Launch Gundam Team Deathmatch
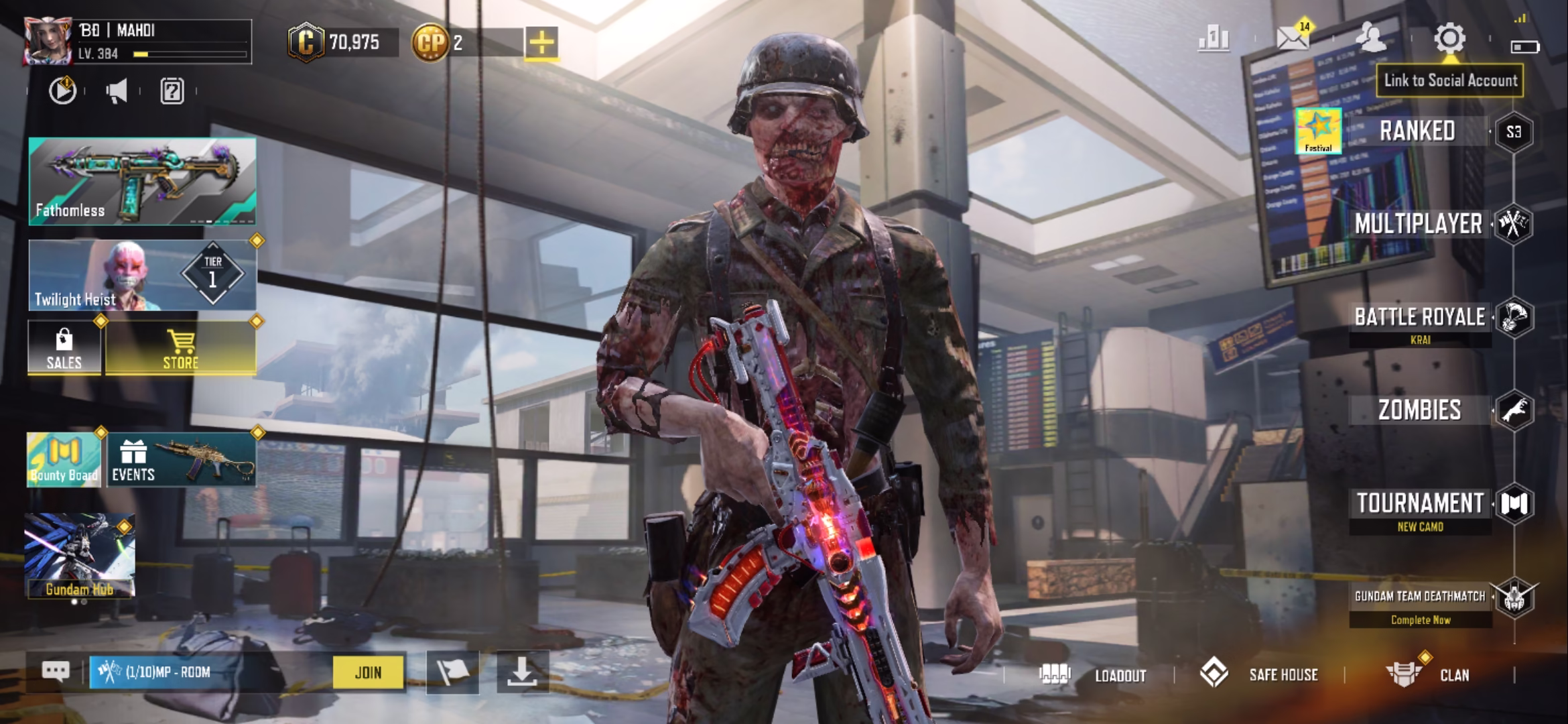 [1420, 597]
